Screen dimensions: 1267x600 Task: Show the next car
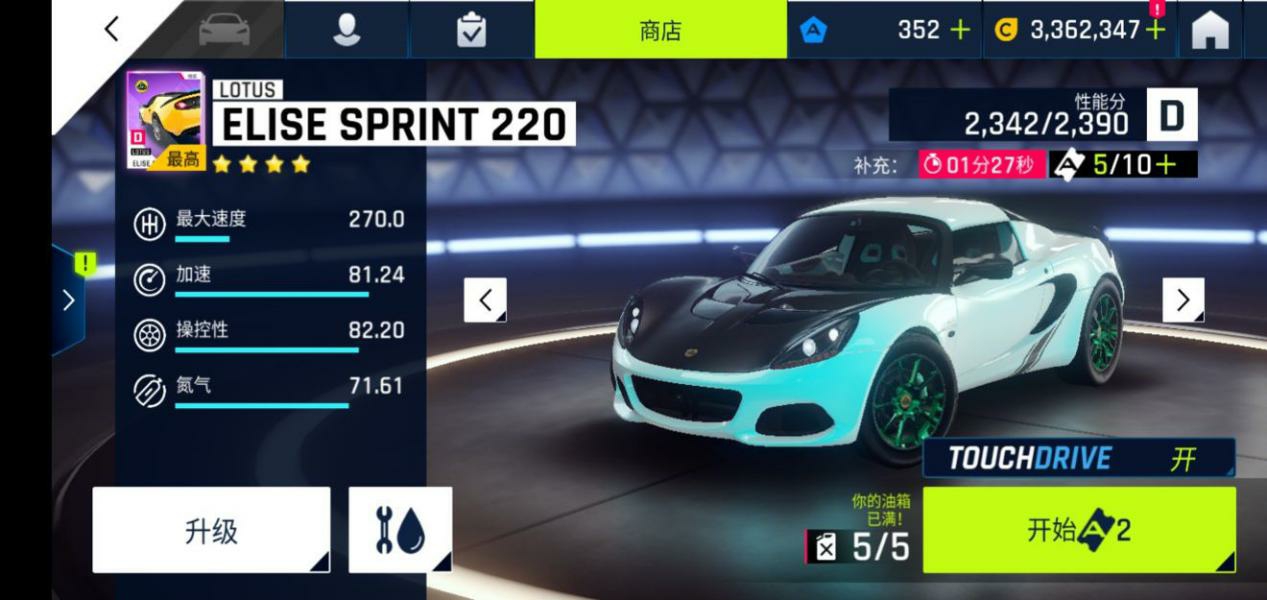pos(1183,300)
